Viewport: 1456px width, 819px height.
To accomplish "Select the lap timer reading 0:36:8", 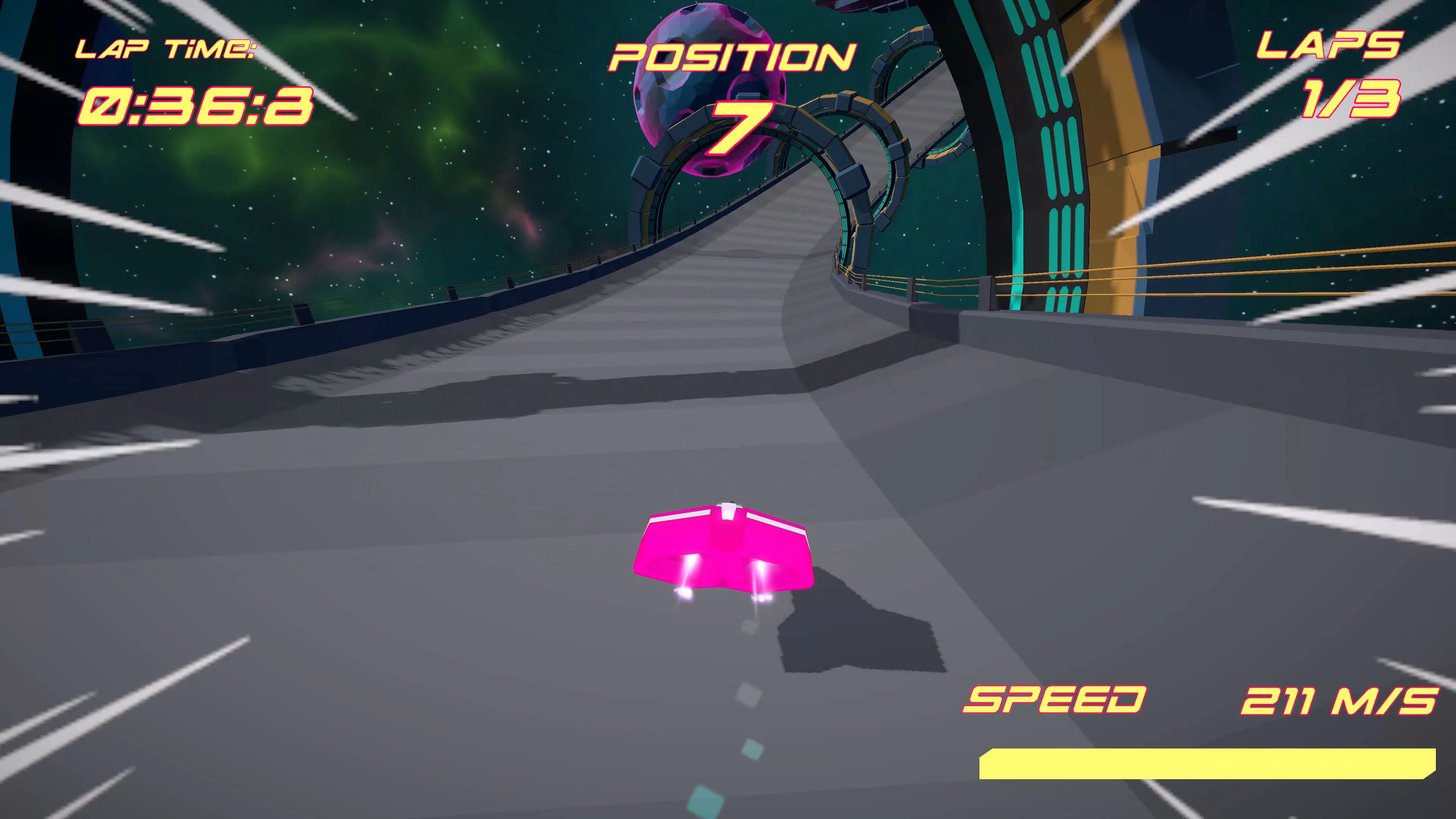I will tap(195, 107).
